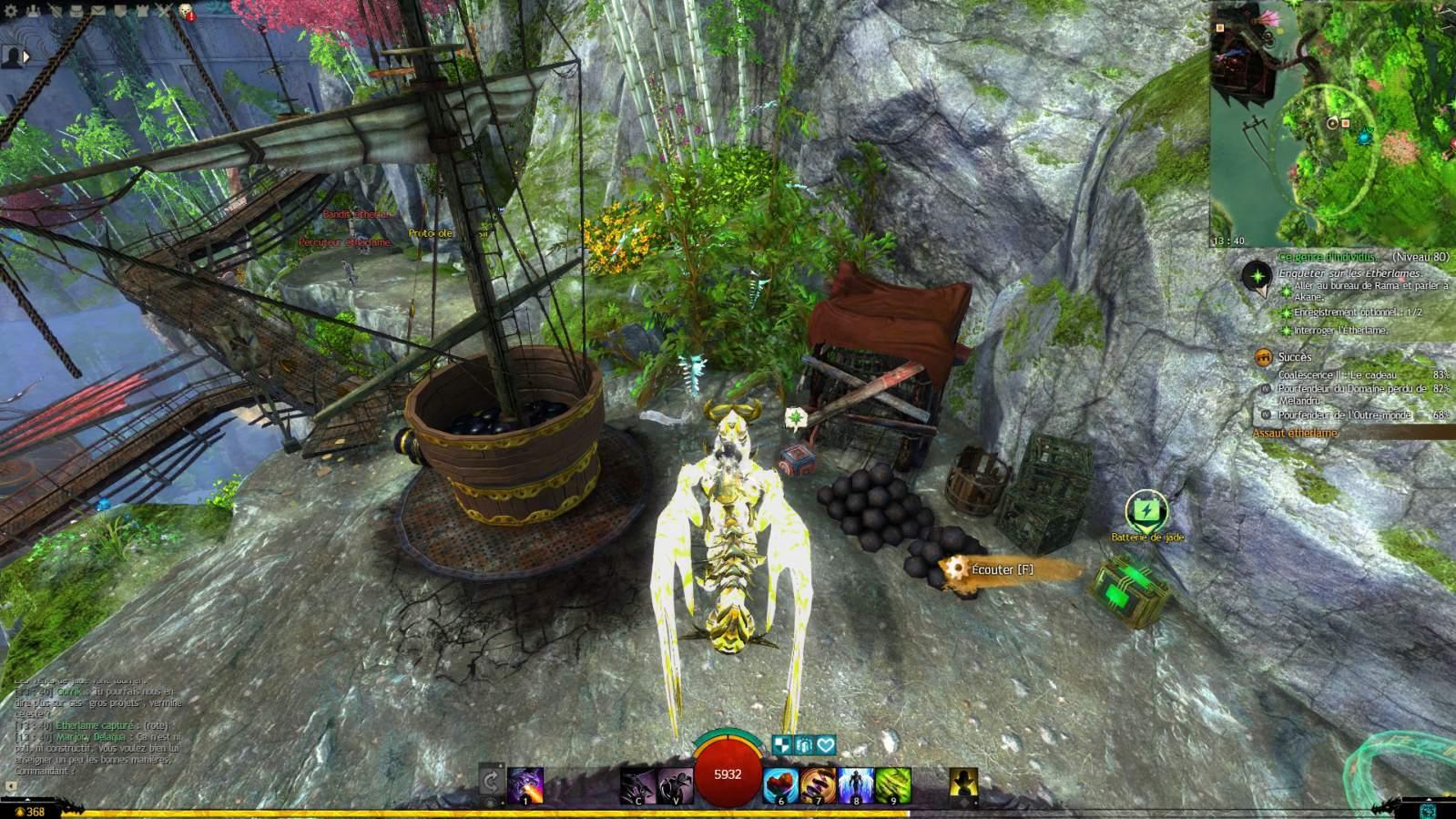This screenshot has height=819, width=1456.
Task: Click the minimap
Action: pyautogui.click(x=1332, y=123)
